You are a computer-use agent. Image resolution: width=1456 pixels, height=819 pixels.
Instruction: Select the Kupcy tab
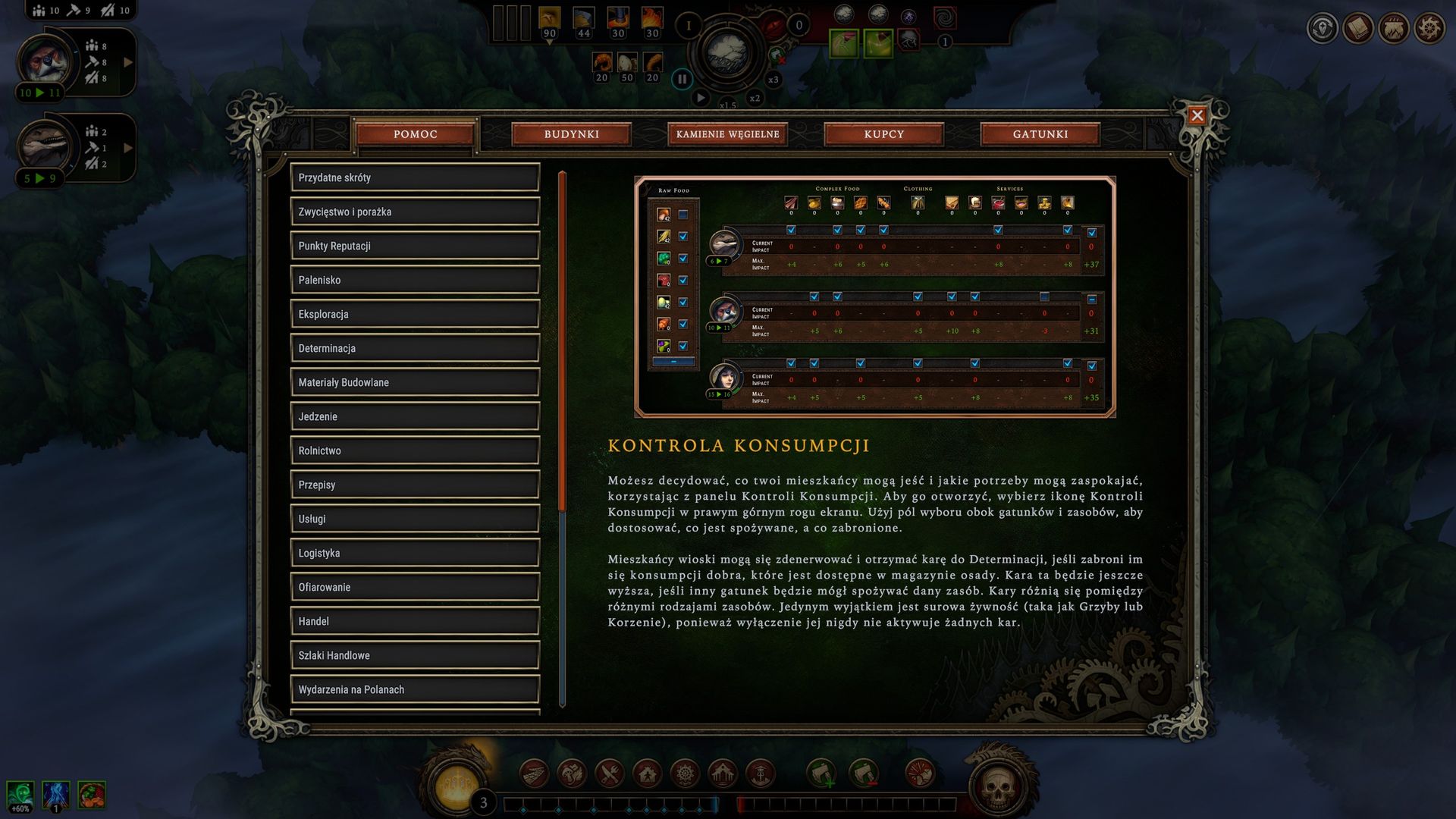pyautogui.click(x=883, y=134)
